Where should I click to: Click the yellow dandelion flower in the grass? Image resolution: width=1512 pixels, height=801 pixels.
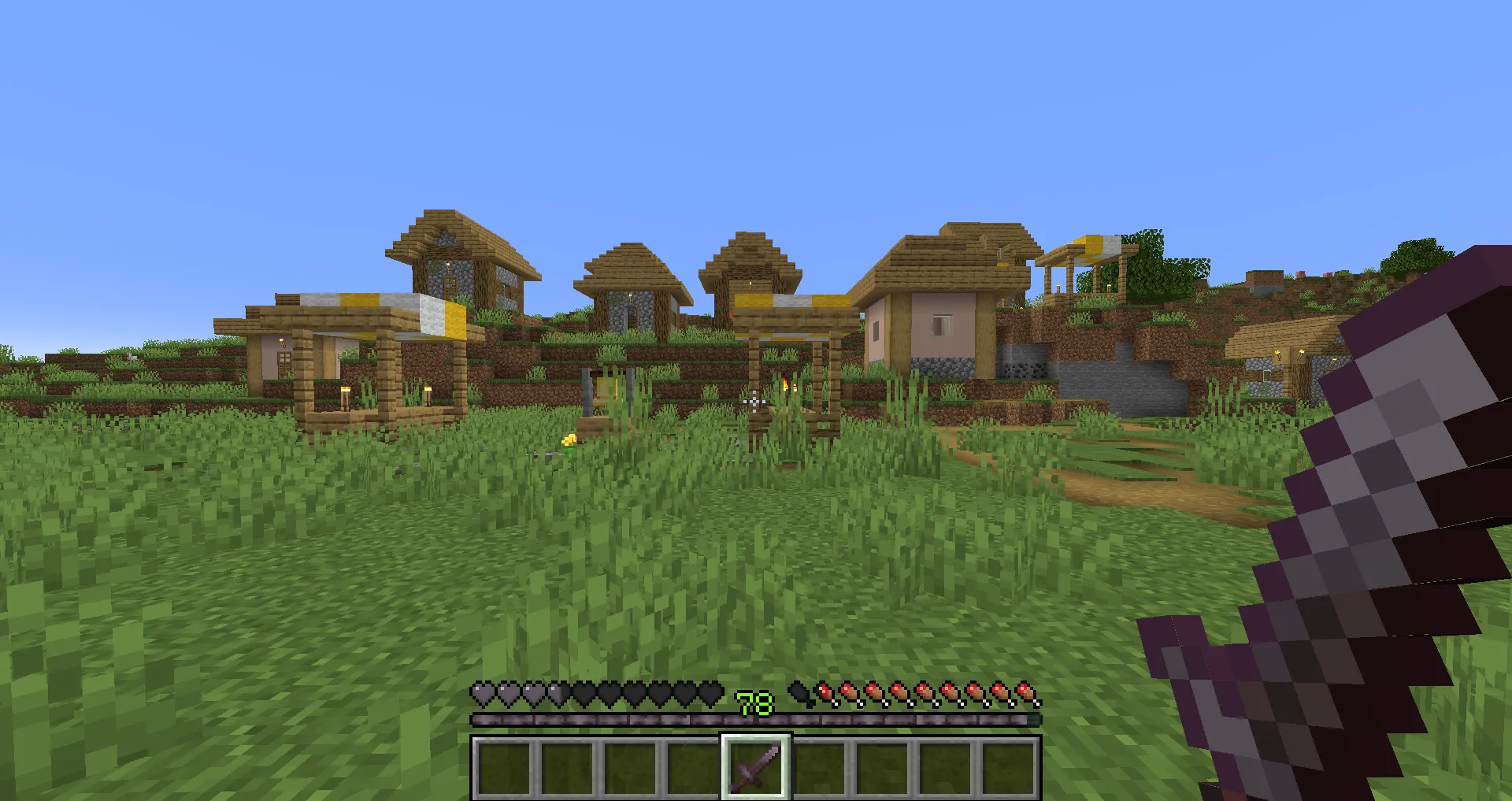[x=568, y=441]
